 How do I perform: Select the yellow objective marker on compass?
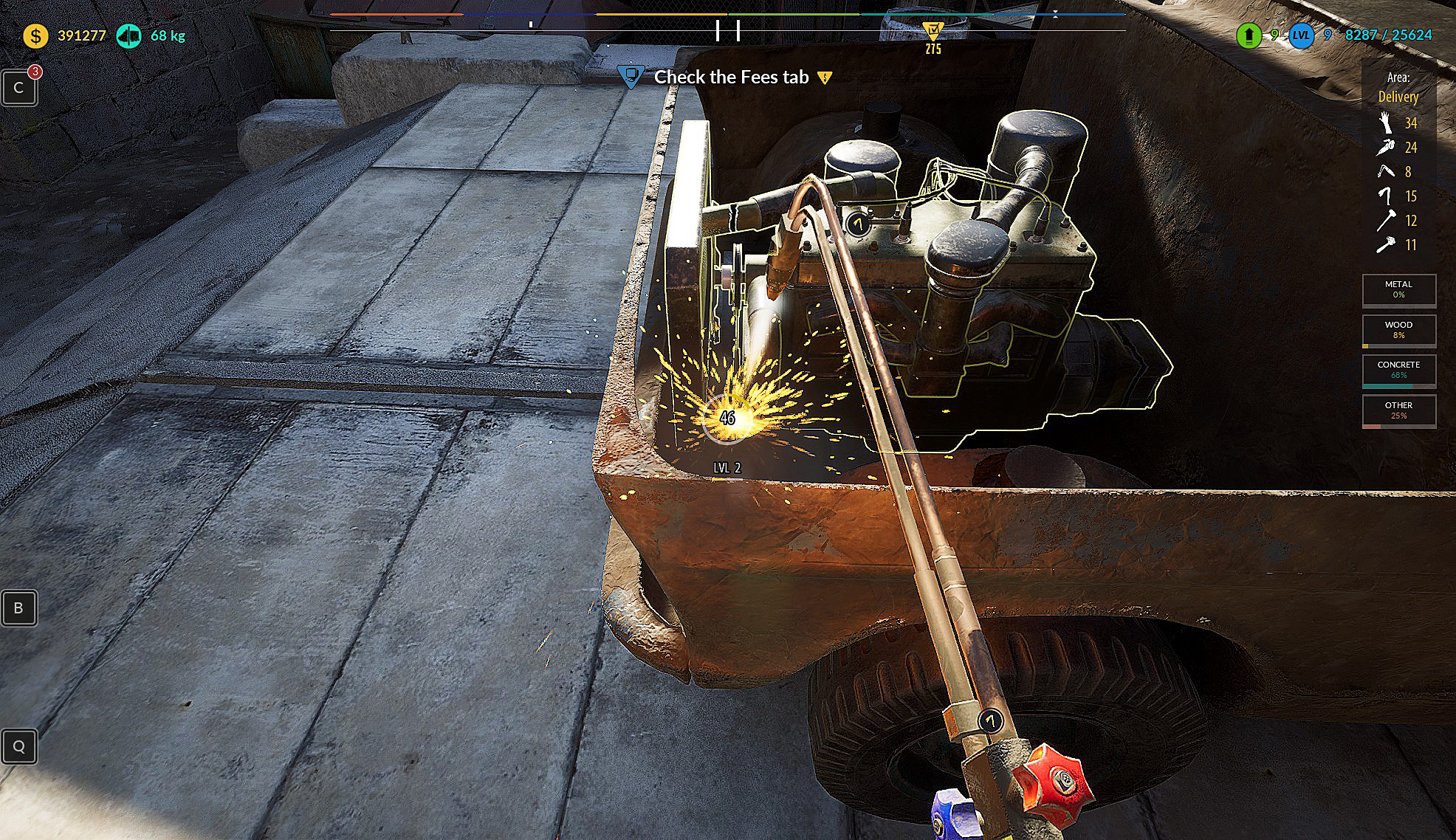(933, 31)
